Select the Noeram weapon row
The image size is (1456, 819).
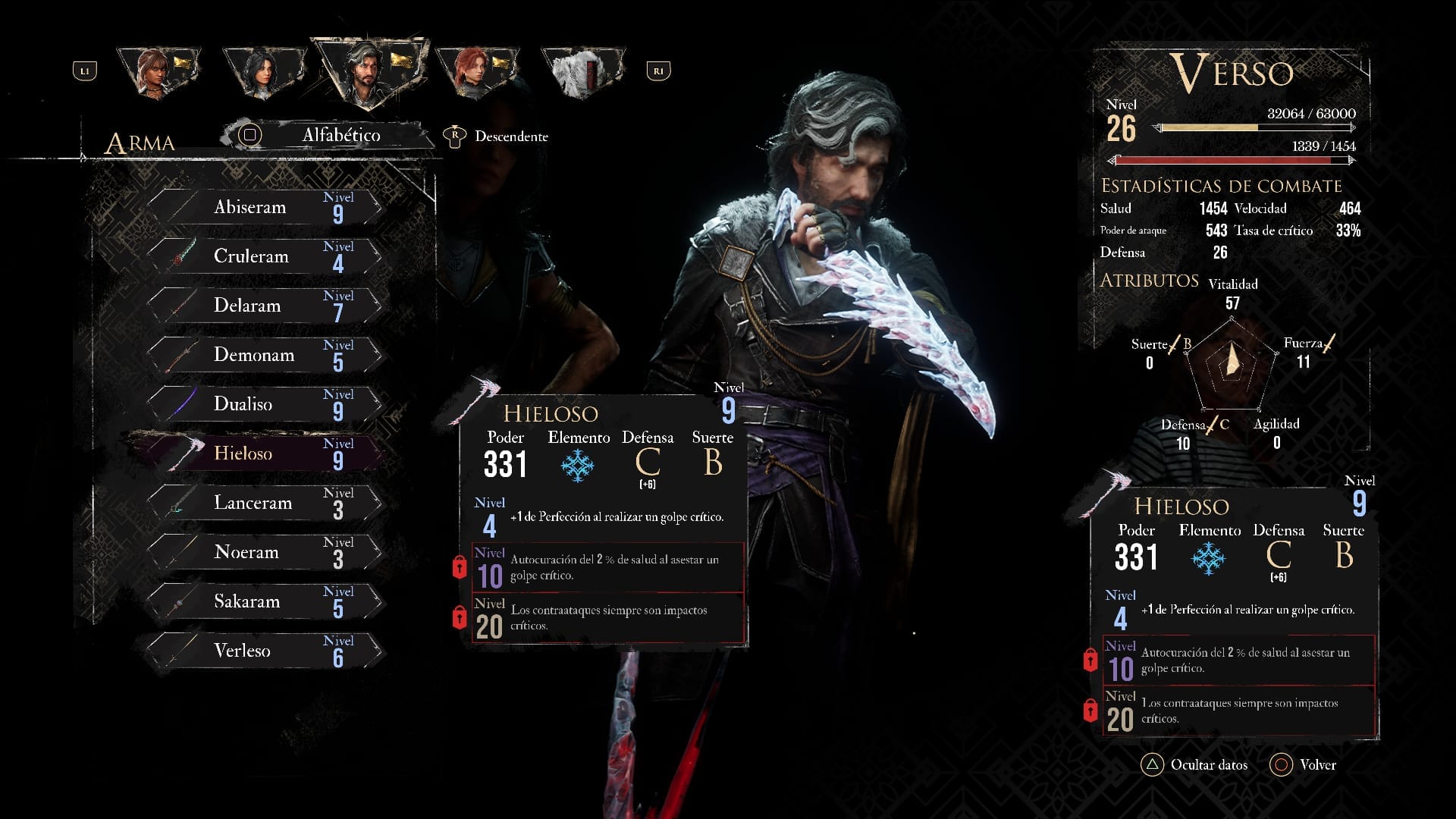262,552
